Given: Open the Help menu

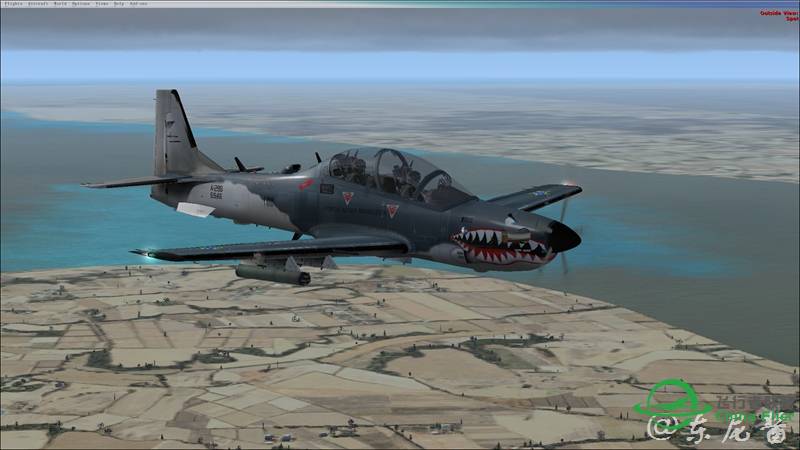Looking at the screenshot, I should coord(118,3).
